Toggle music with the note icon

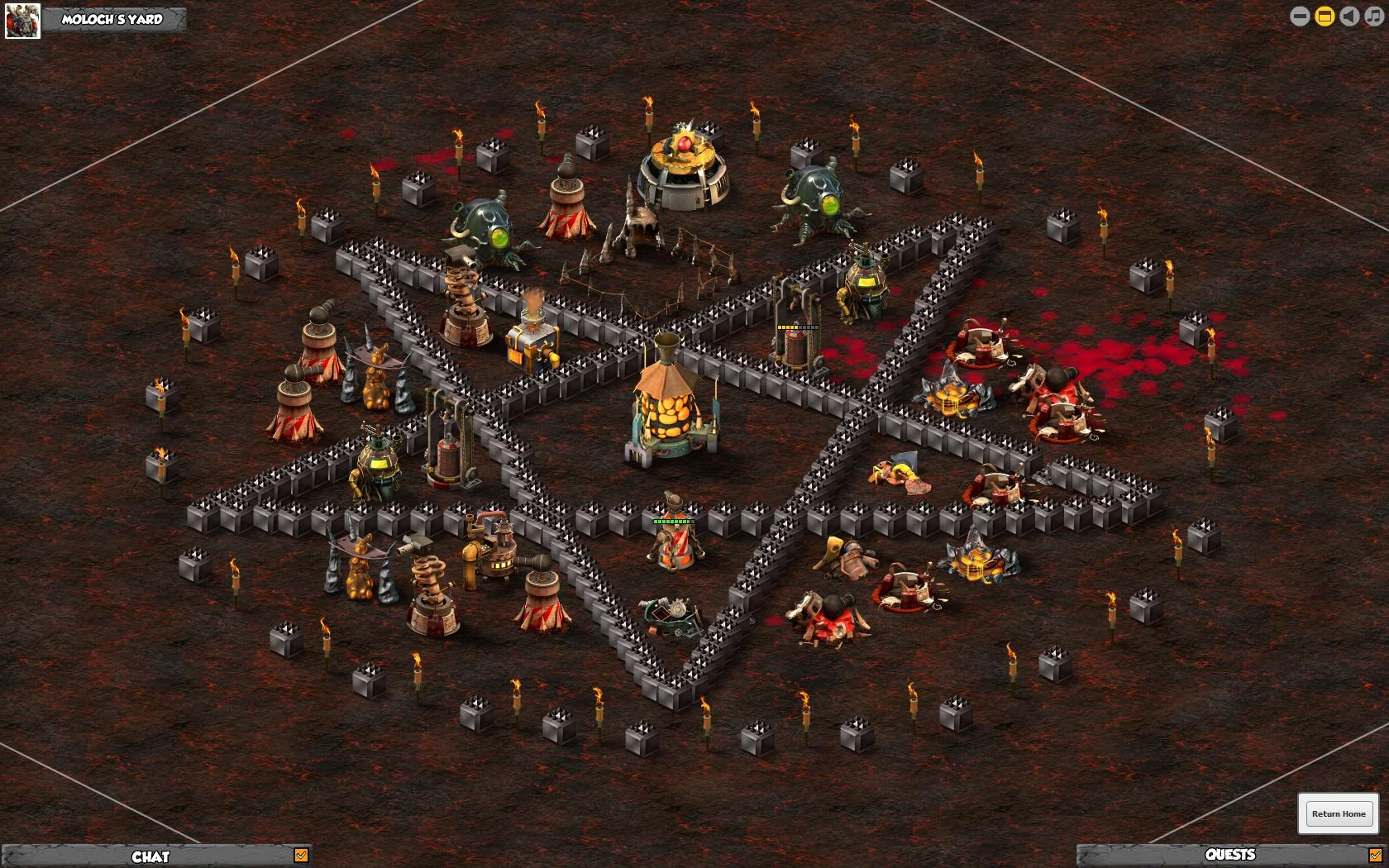1373,17
